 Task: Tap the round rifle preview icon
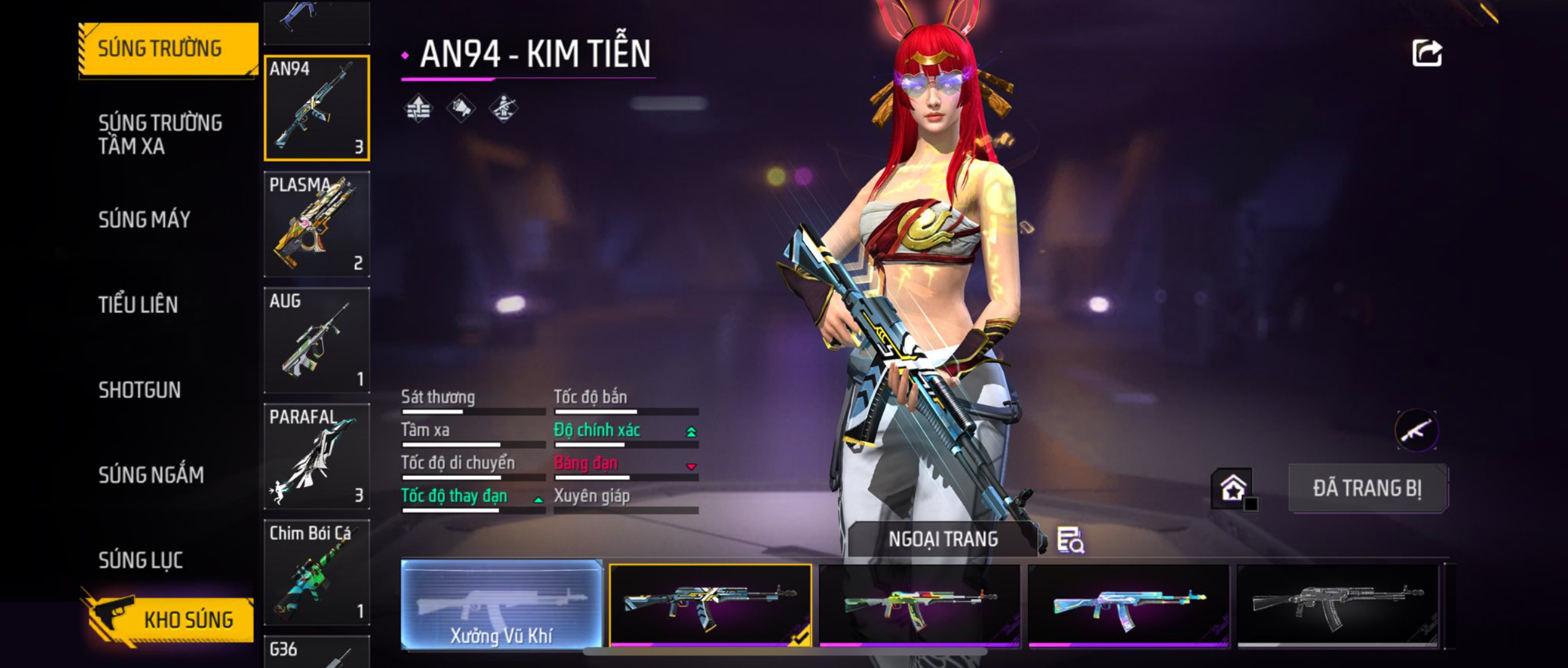(1416, 430)
